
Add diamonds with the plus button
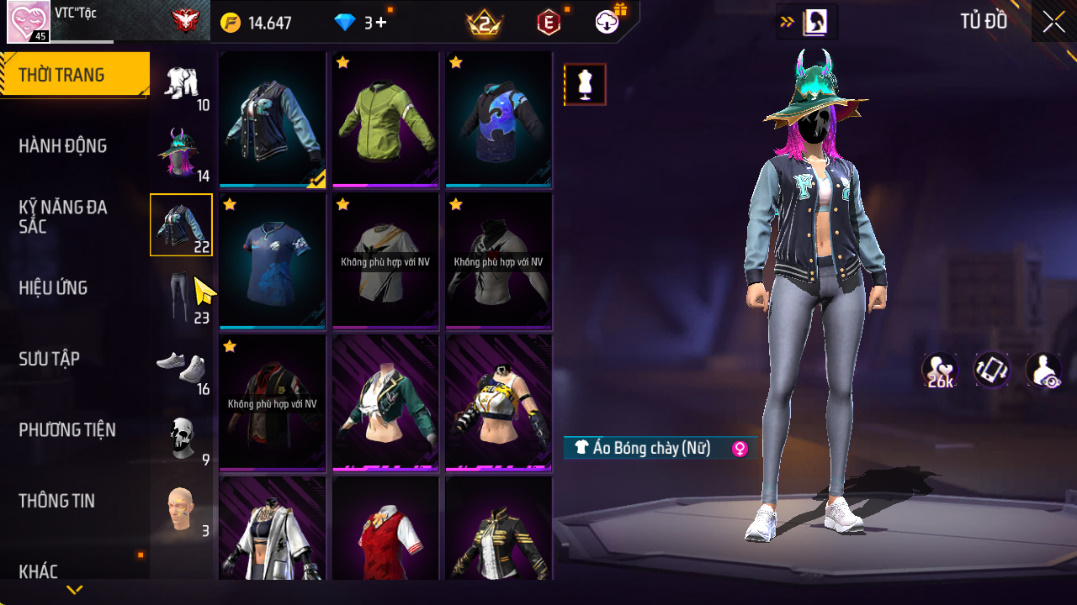381,22
